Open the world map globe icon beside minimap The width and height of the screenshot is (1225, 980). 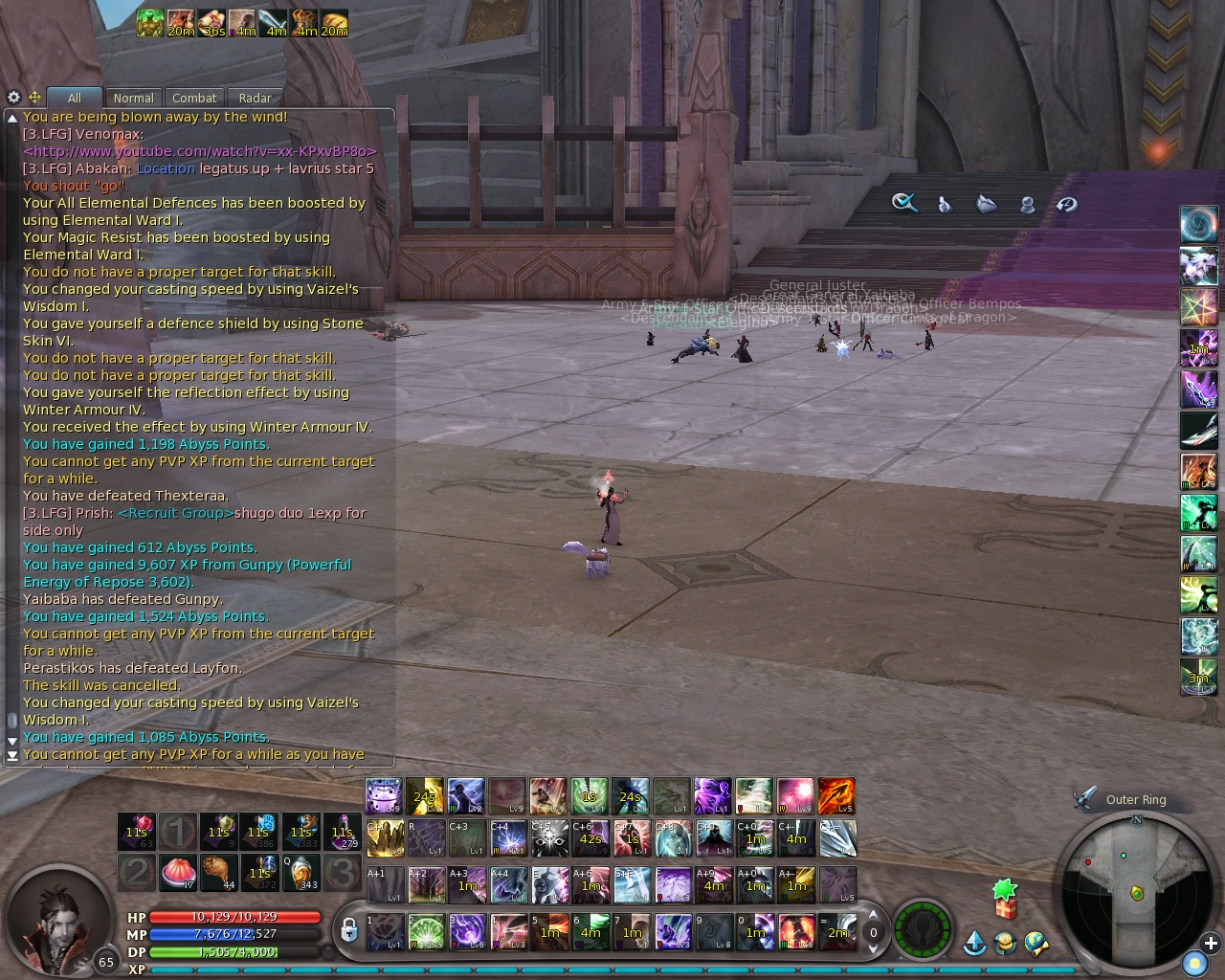click(x=1036, y=944)
